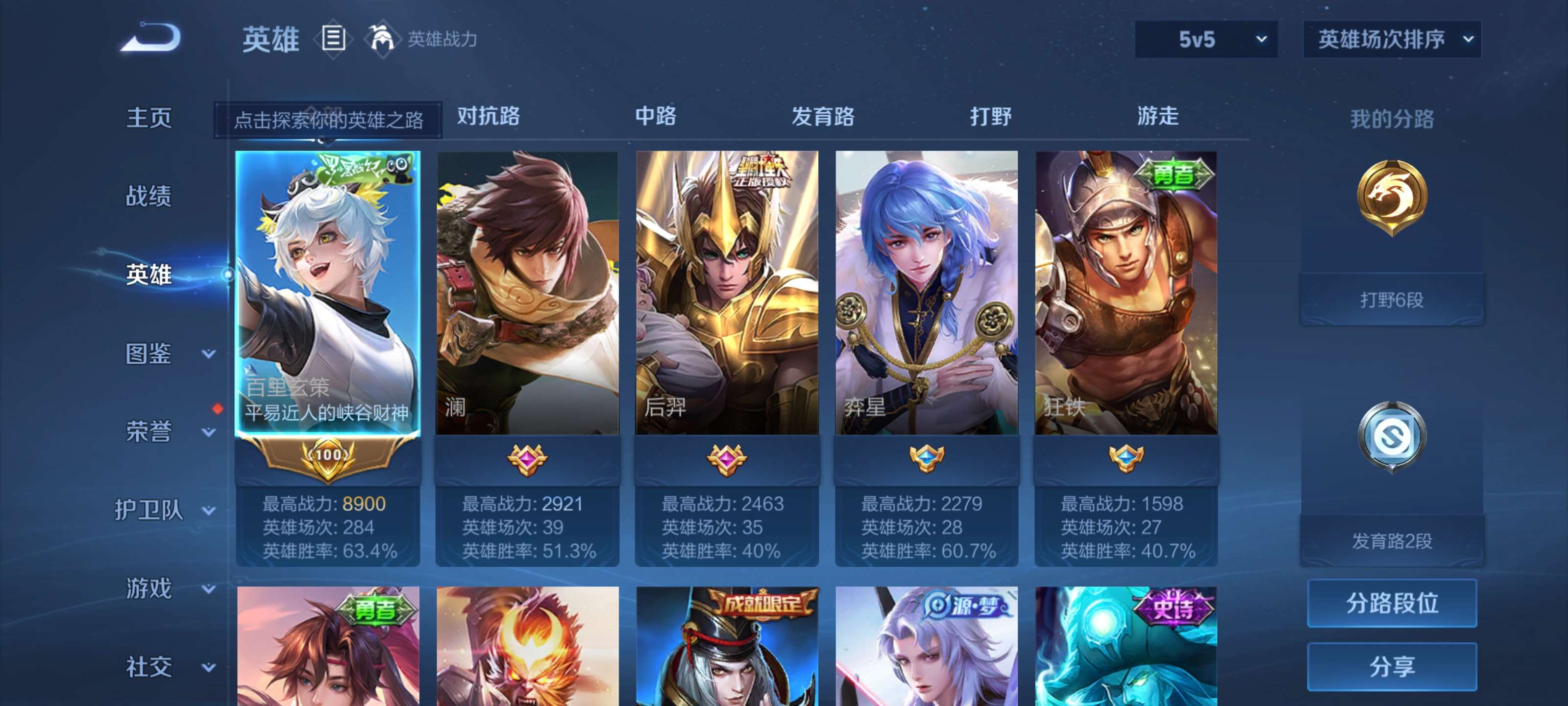Viewport: 1568px width, 706px height.
Task: Select the 打野6段 jungle rank badge
Action: coord(1392,231)
